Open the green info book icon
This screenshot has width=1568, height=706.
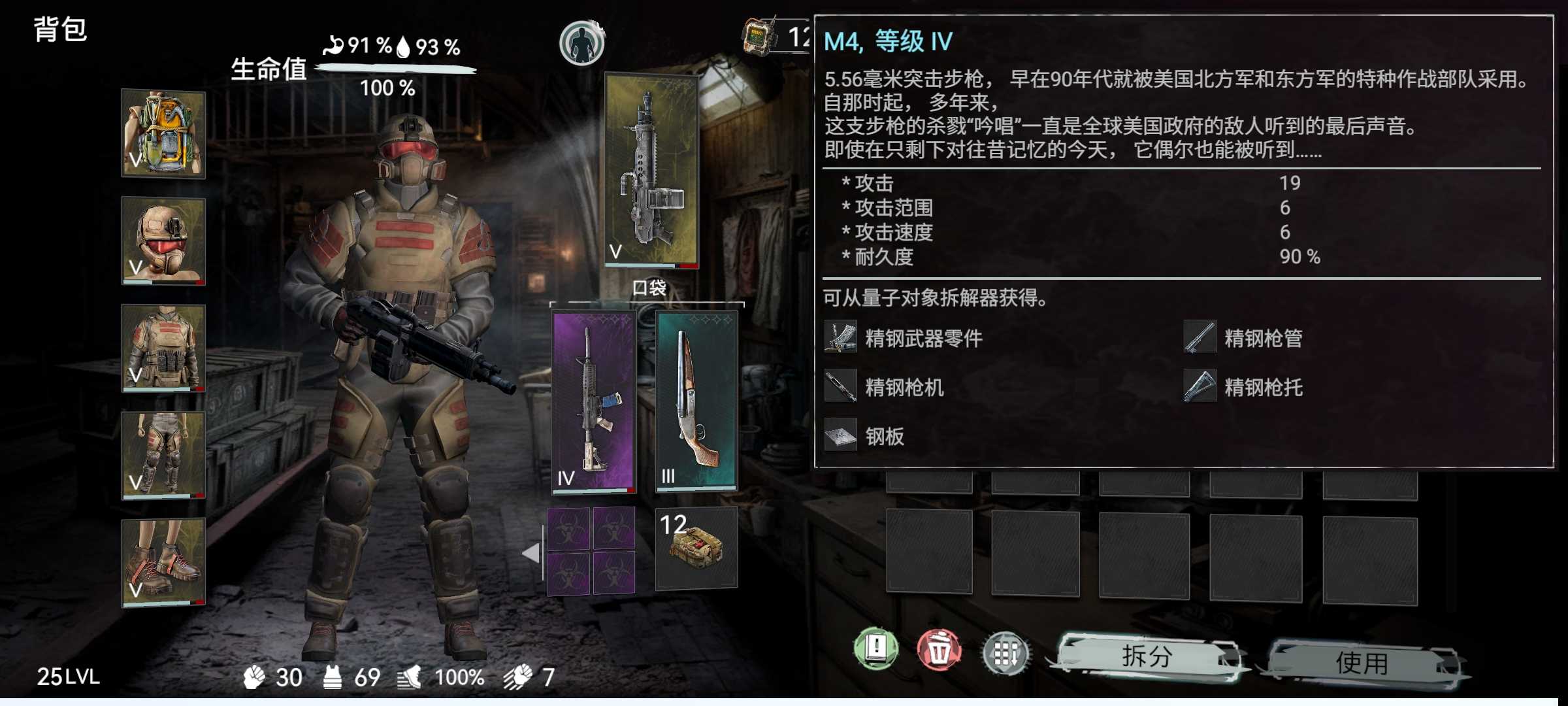tap(876, 648)
